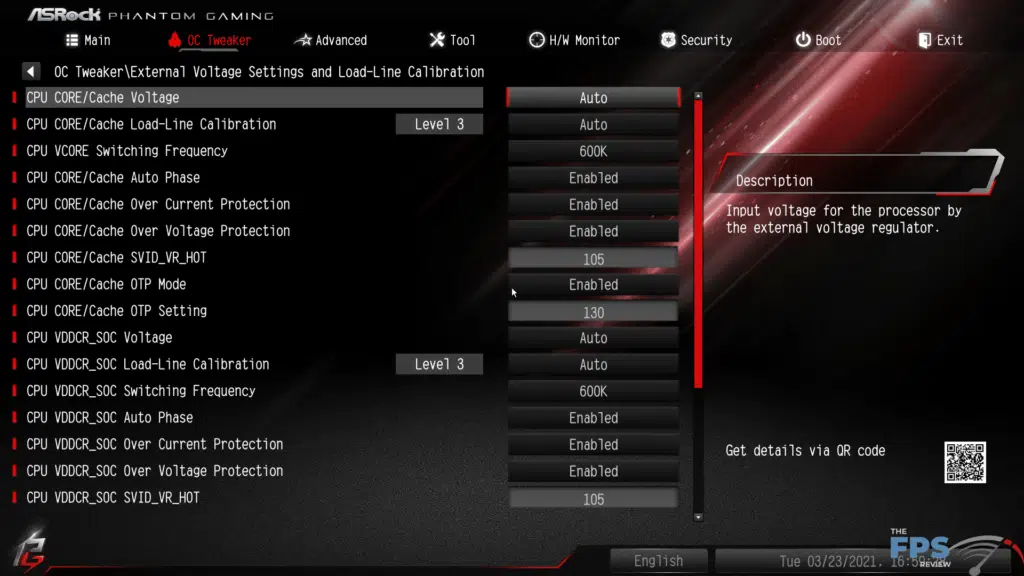Screen dimensions: 1024x576
Task: Select the CPU VDDCR_SOC Voltage row
Action: (x=99, y=338)
